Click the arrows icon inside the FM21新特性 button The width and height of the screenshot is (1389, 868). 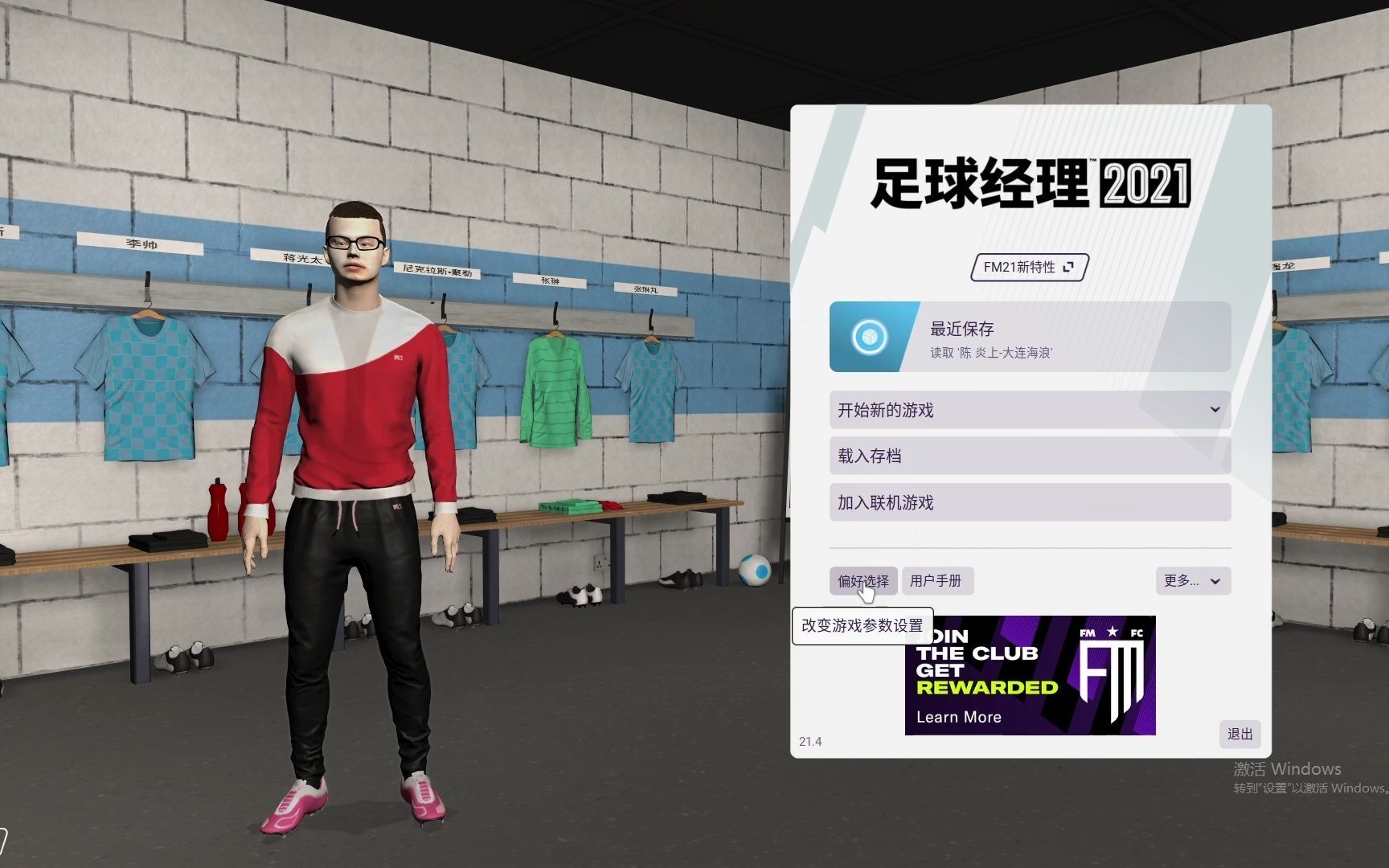point(1068,267)
